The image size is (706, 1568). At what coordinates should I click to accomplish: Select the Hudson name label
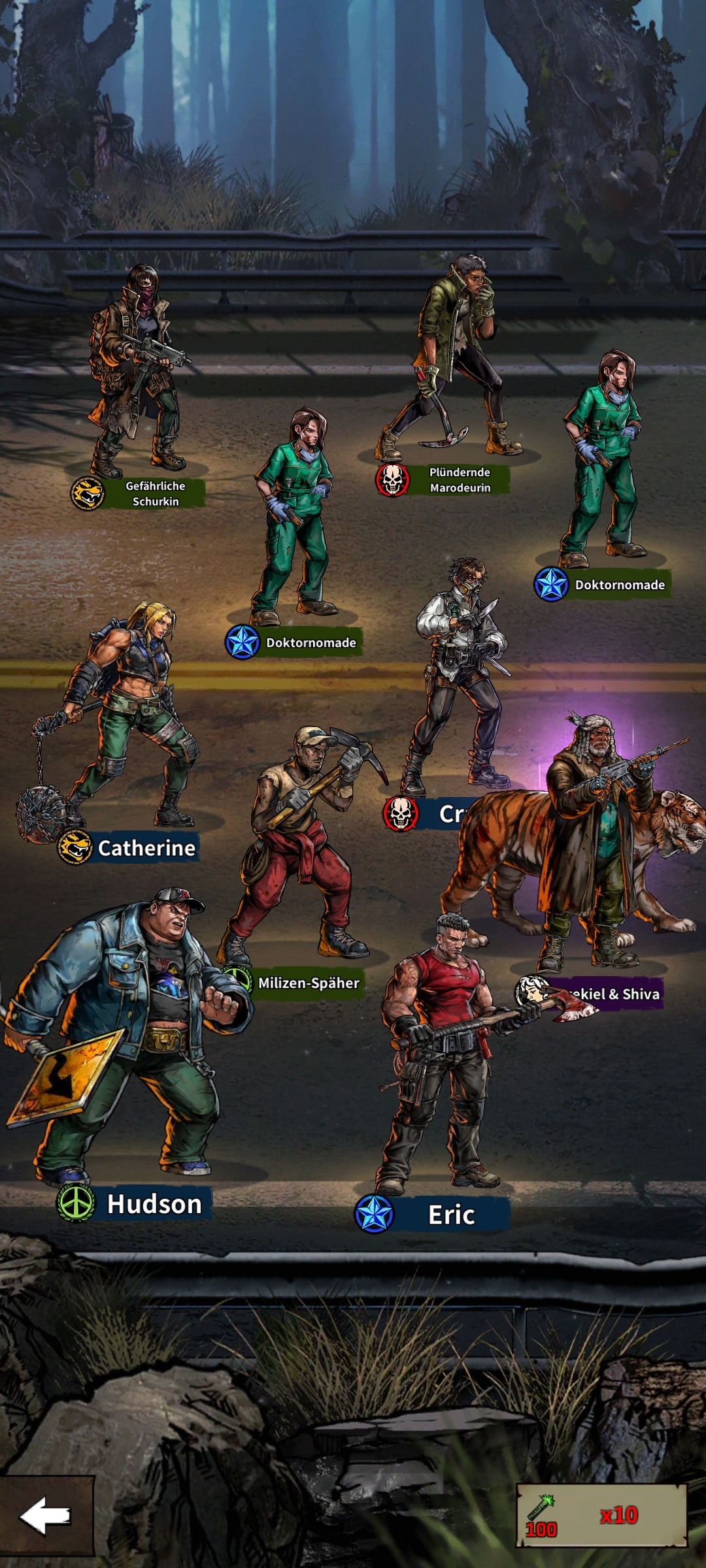coord(154,1204)
